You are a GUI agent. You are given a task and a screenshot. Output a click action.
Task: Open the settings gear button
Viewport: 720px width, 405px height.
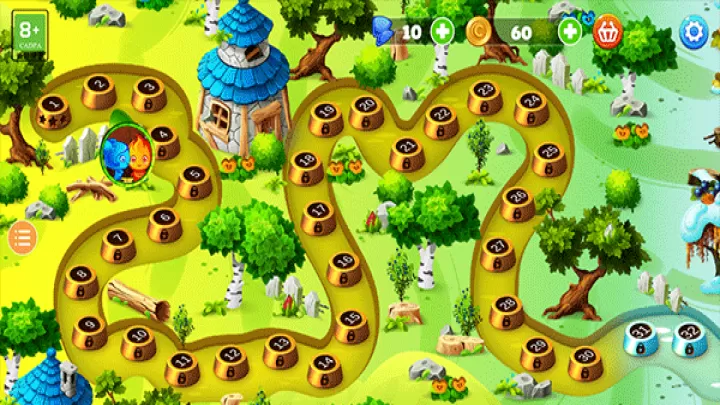693,32
